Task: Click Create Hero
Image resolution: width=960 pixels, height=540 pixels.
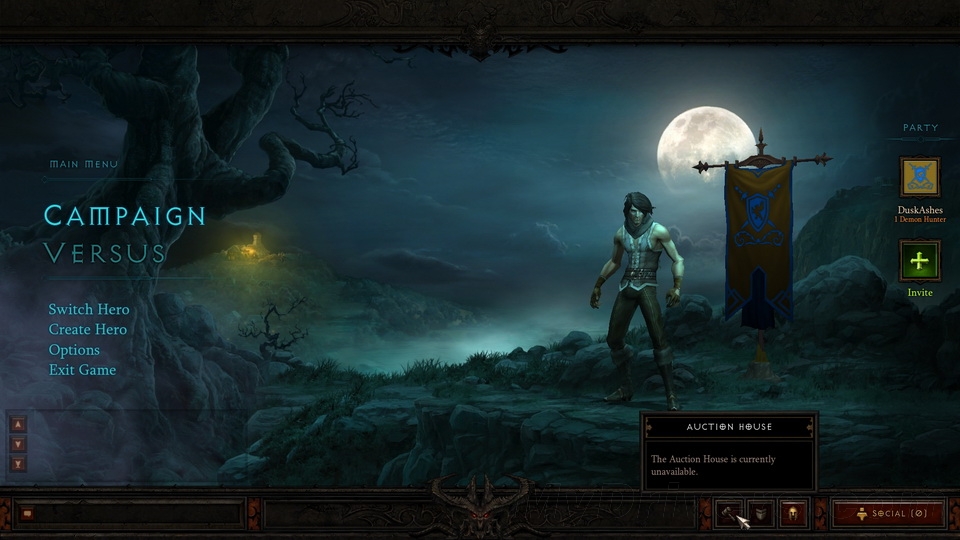Action: tap(88, 329)
